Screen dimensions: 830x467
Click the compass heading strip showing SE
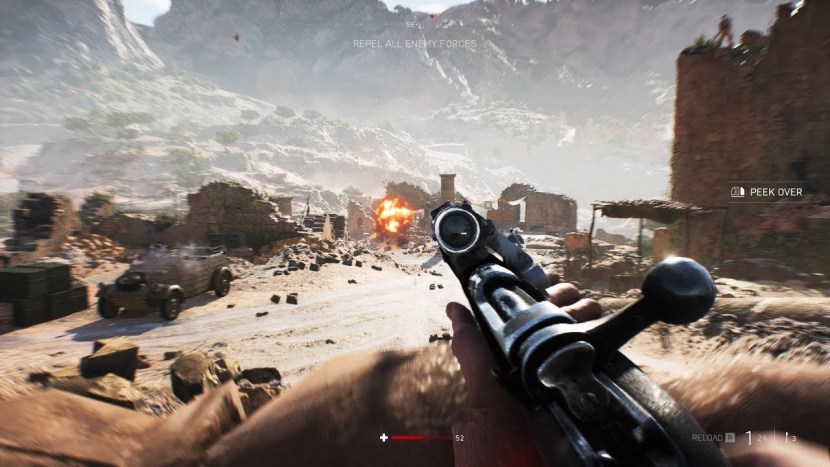pyautogui.click(x=414, y=24)
